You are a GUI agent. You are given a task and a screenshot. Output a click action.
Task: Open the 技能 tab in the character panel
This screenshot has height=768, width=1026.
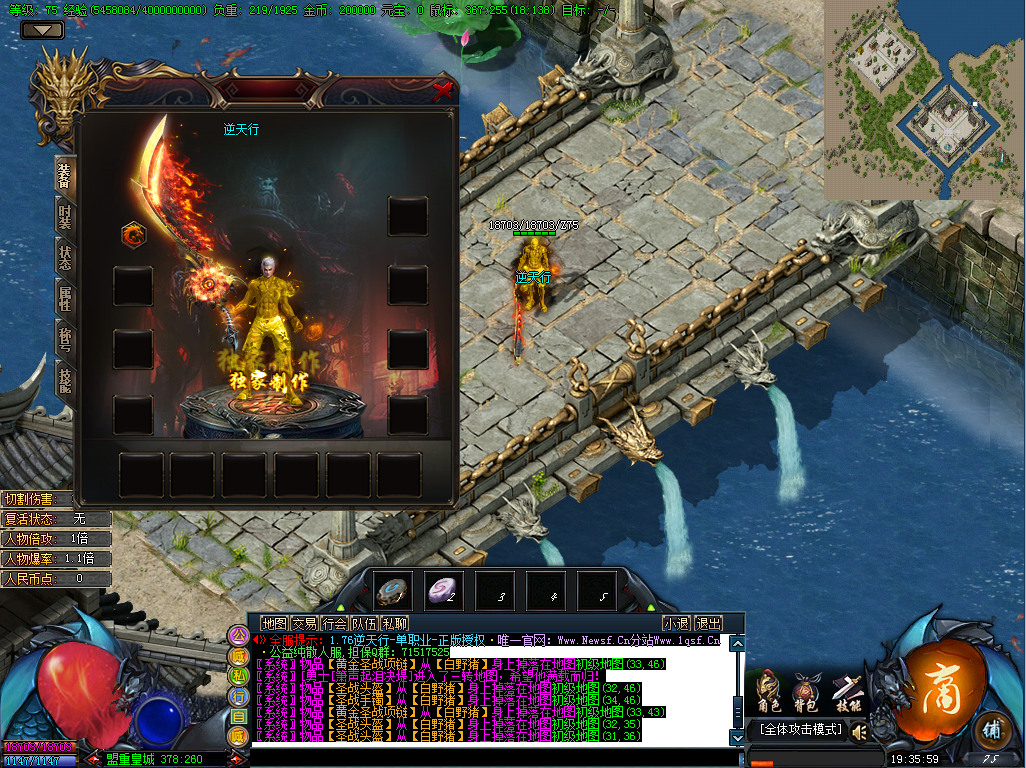65,378
